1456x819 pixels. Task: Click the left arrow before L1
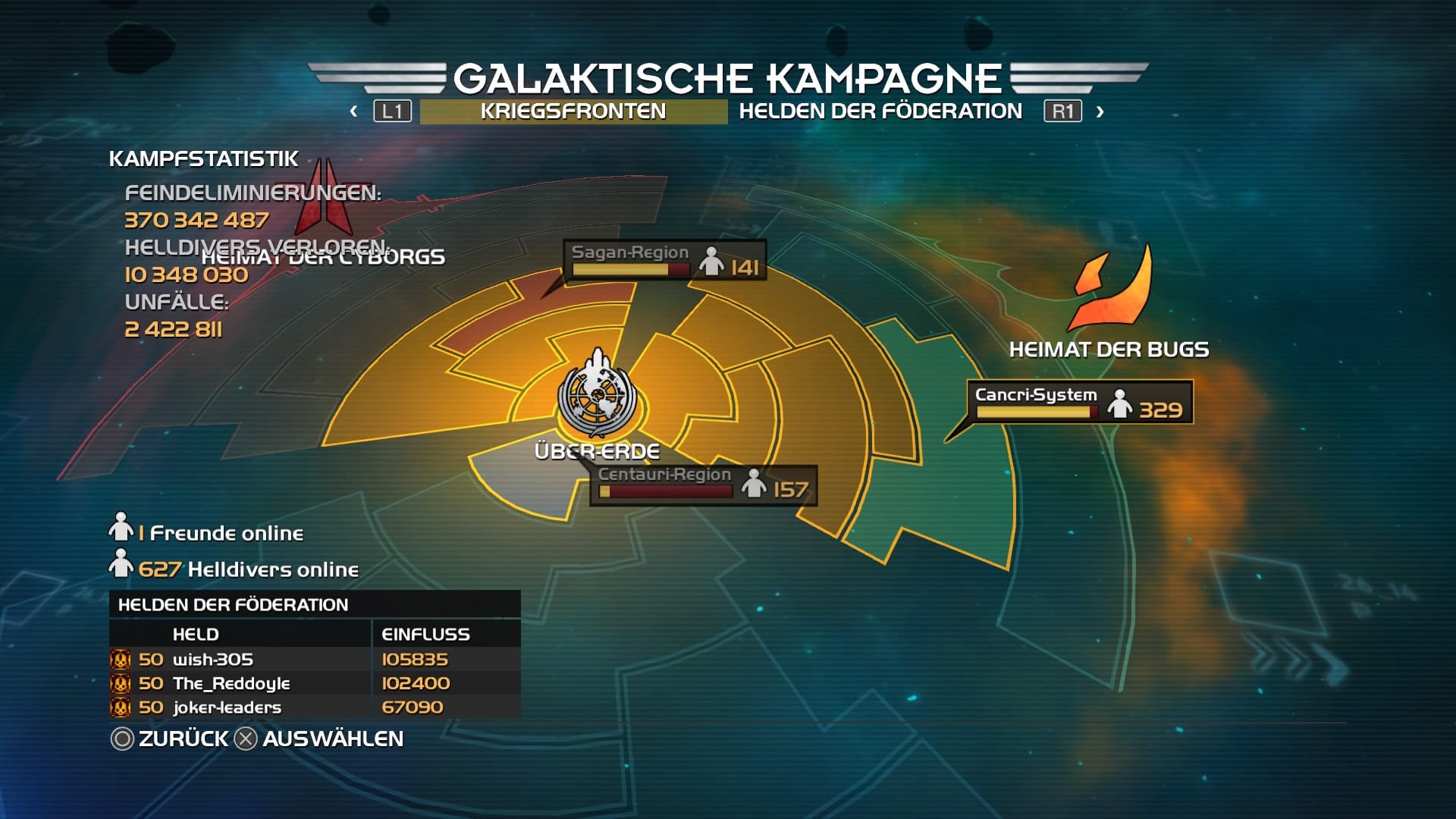pyautogui.click(x=353, y=110)
